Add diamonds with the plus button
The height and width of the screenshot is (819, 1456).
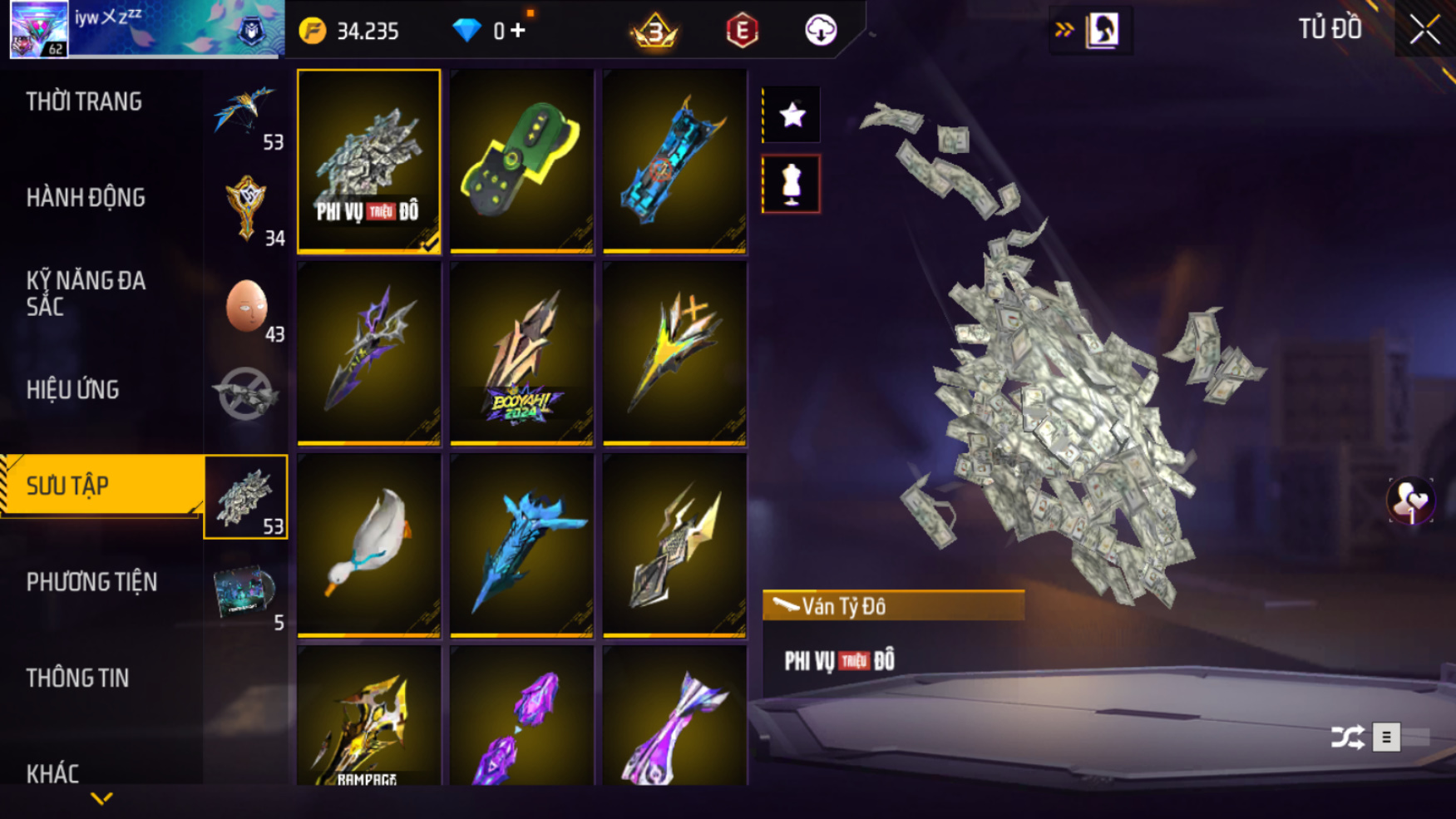click(518, 31)
